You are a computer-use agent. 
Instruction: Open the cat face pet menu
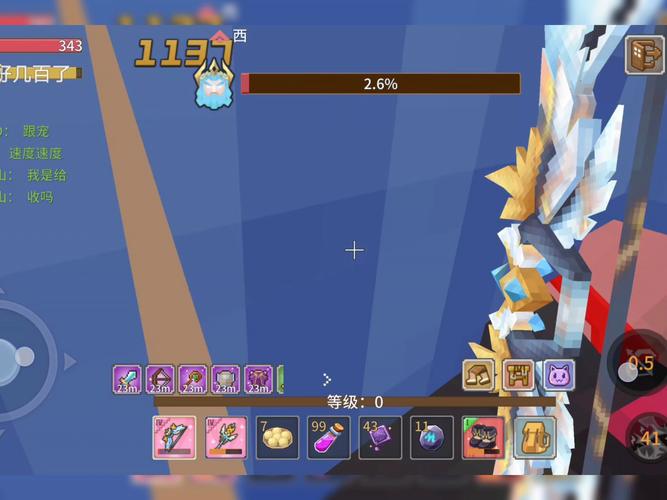point(559,376)
